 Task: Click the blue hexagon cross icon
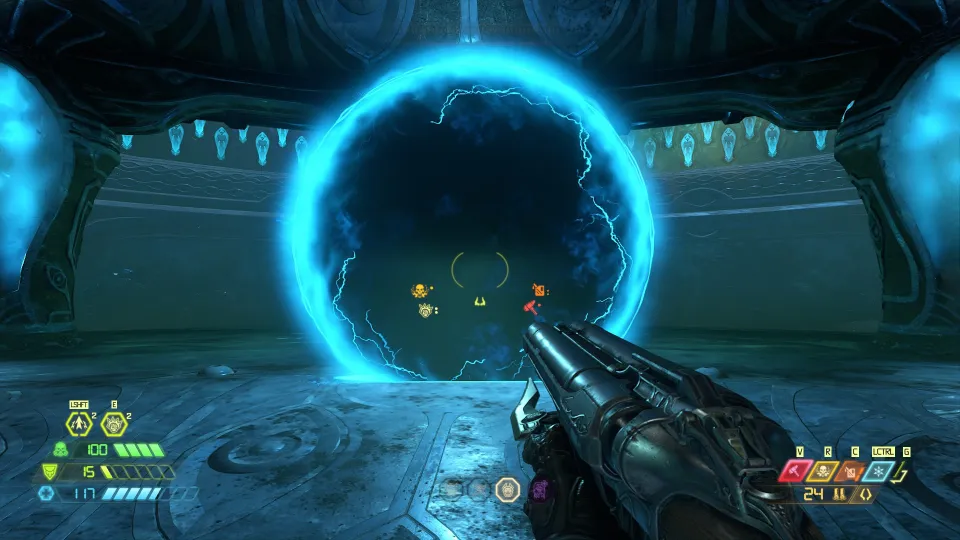(x=45, y=493)
